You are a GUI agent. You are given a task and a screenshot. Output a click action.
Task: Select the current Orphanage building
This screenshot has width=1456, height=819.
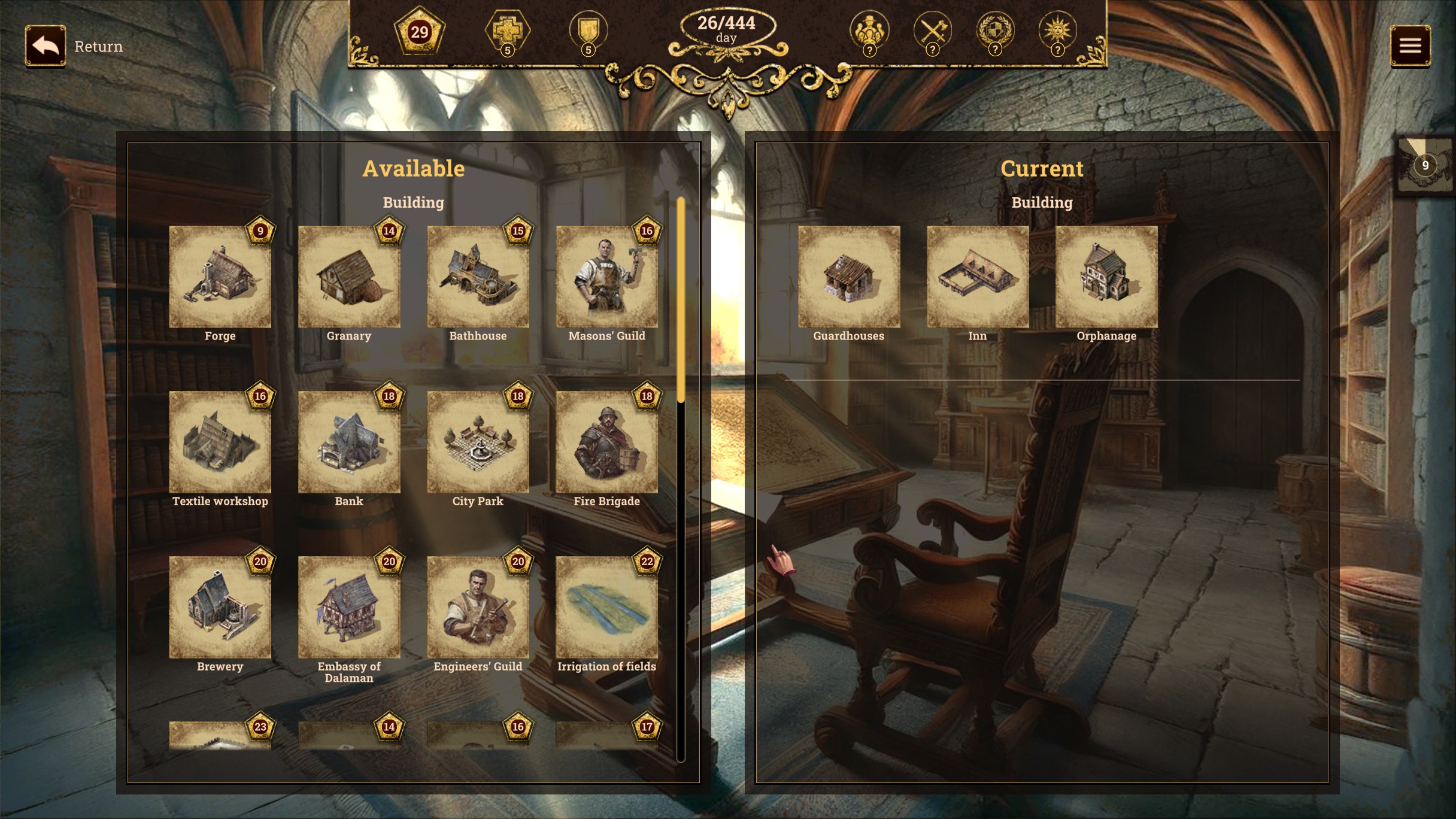(x=1106, y=277)
